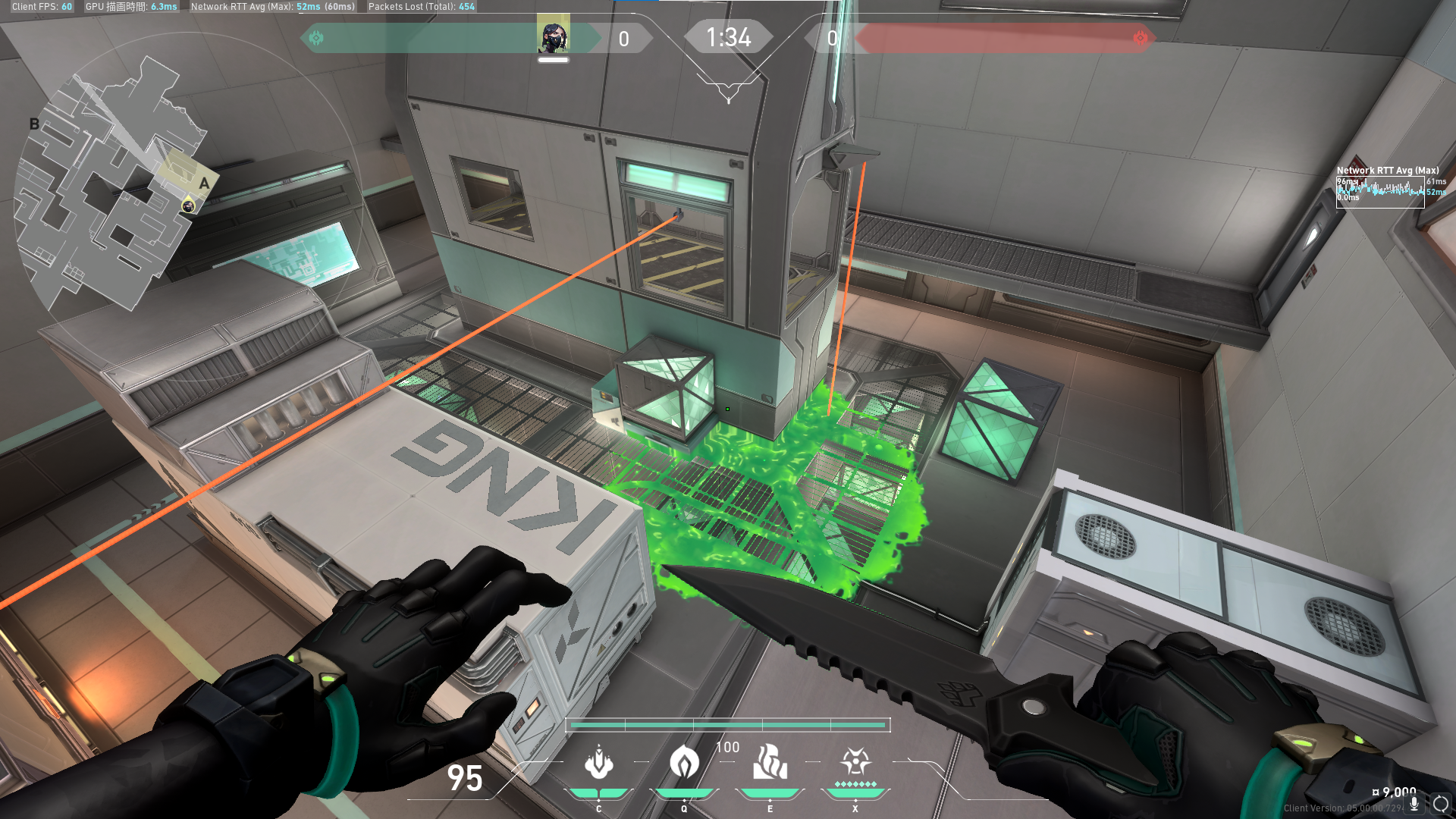1456x819 pixels.
Task: Open the speech bubble icon beside the microphone
Action: point(1441,804)
